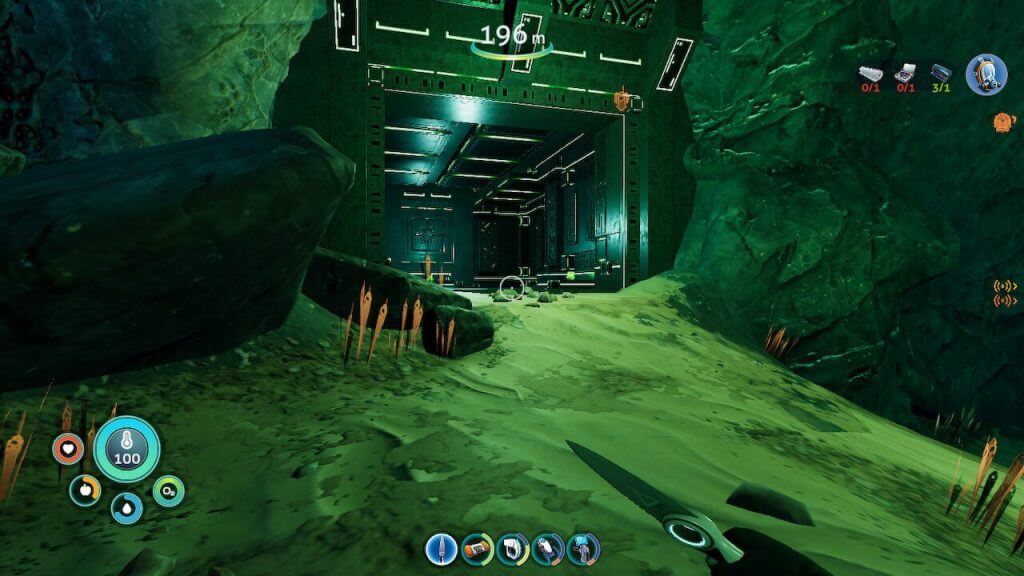
Task: Select the orange-capped cylinder tool slot
Action: (x=477, y=548)
